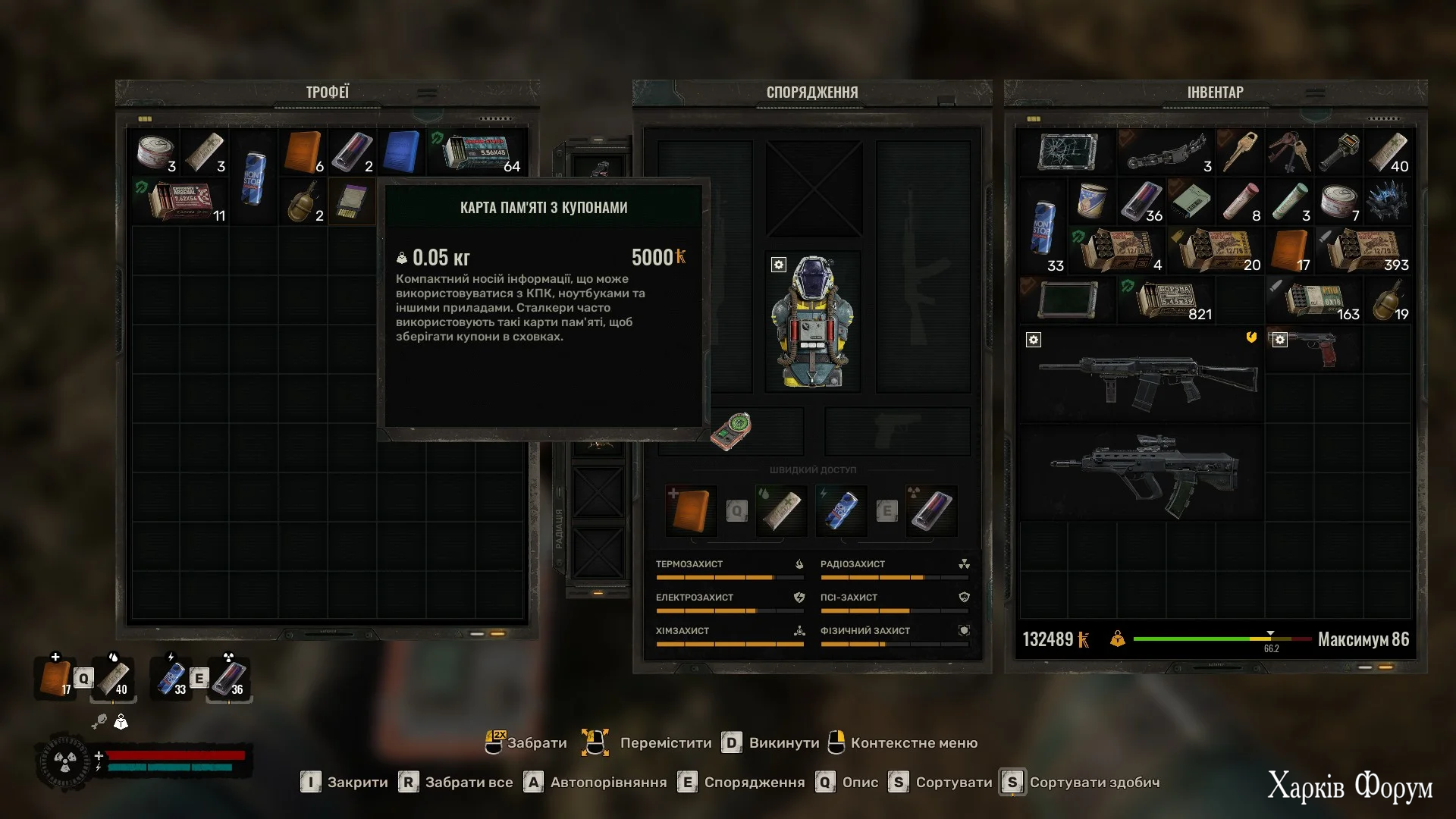Viewport: 1456px width, 819px height.
Task: Select the two grenades in the loot panel
Action: (303, 202)
